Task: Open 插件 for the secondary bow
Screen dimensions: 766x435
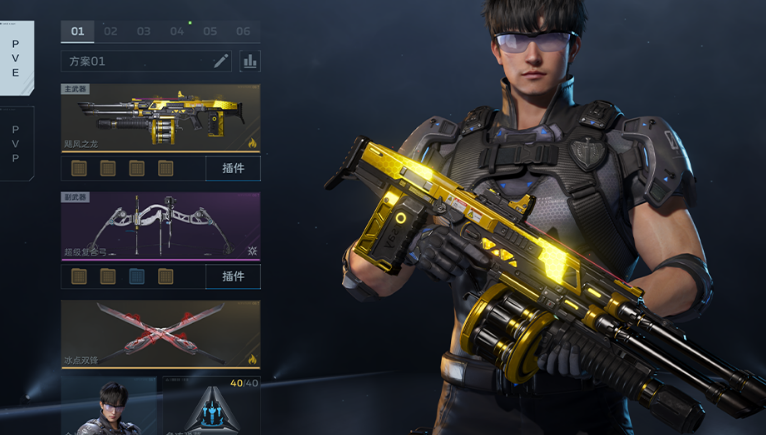Action: click(x=233, y=276)
